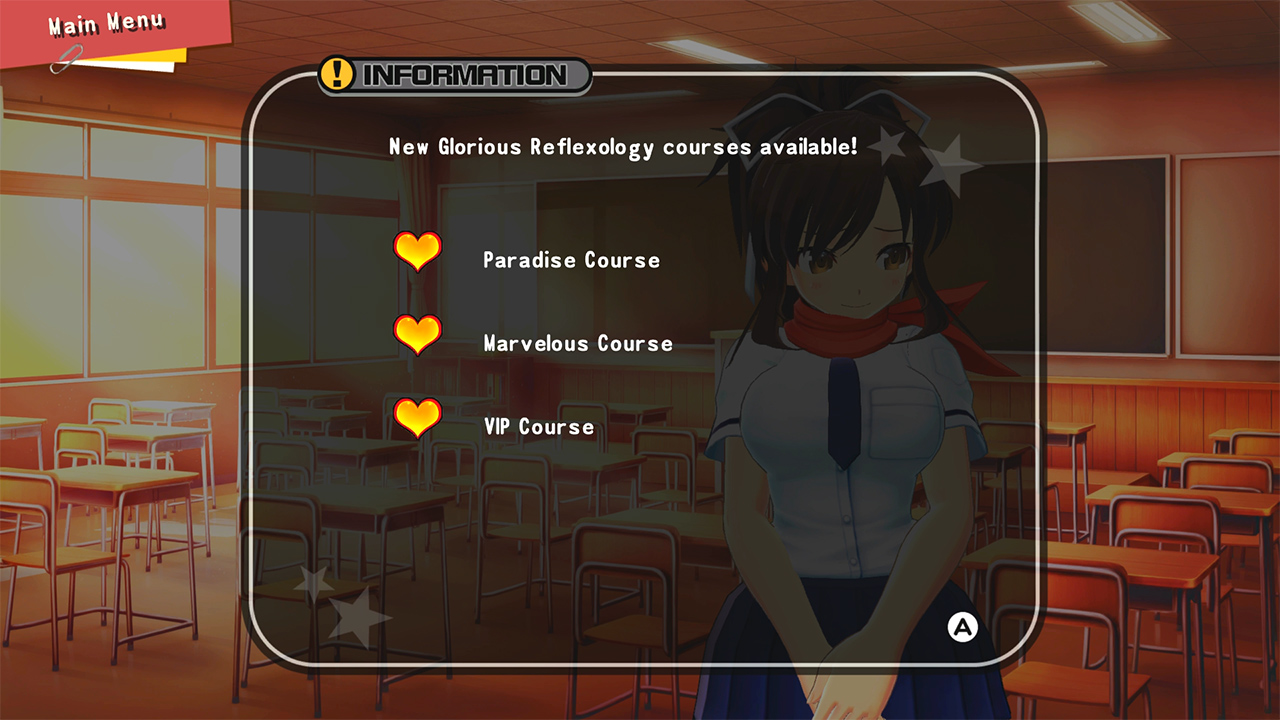Click the heart icon beside VIP Course
1280x720 pixels.
tap(418, 419)
